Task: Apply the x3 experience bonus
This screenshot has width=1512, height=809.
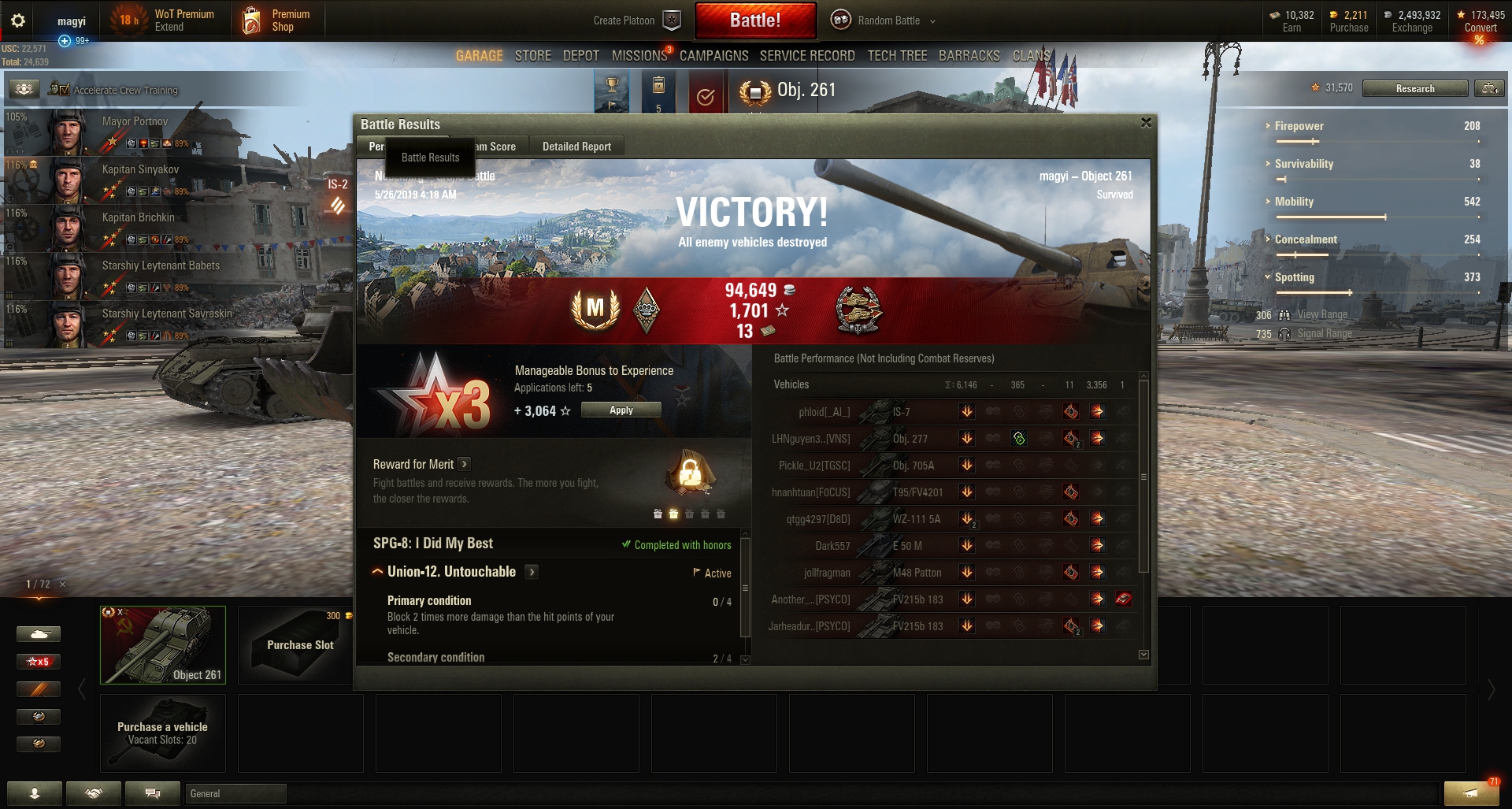Action: 621,410
